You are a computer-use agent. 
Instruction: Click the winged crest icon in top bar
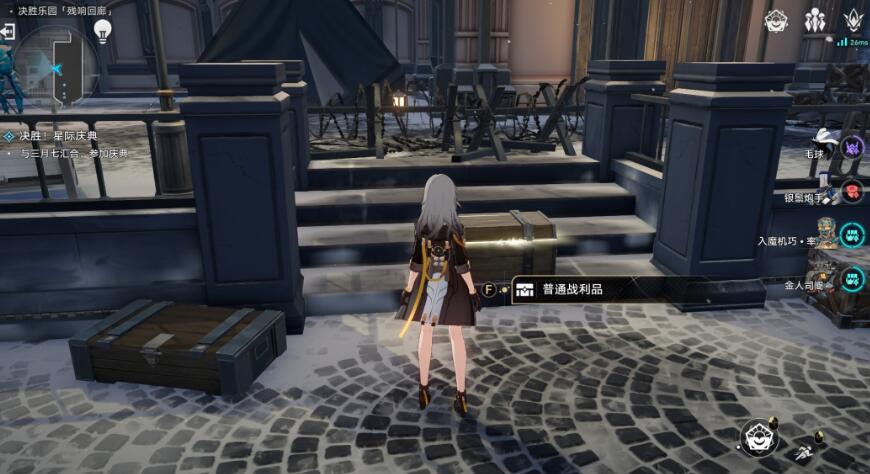[853, 20]
